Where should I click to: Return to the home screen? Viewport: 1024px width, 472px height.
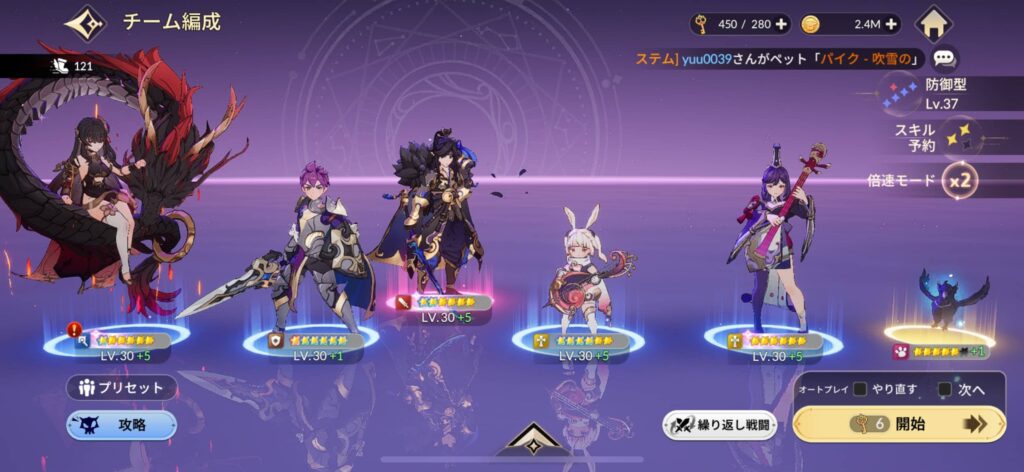pos(934,22)
